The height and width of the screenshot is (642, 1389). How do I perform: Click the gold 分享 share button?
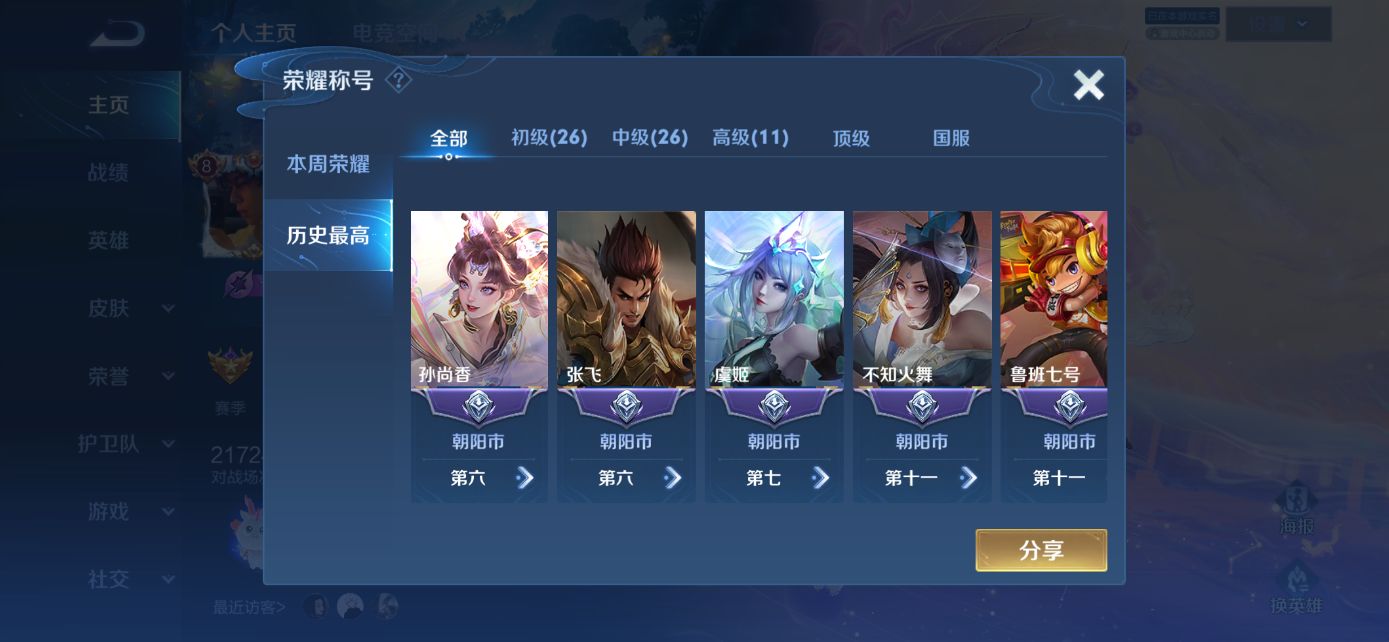[x=1041, y=550]
